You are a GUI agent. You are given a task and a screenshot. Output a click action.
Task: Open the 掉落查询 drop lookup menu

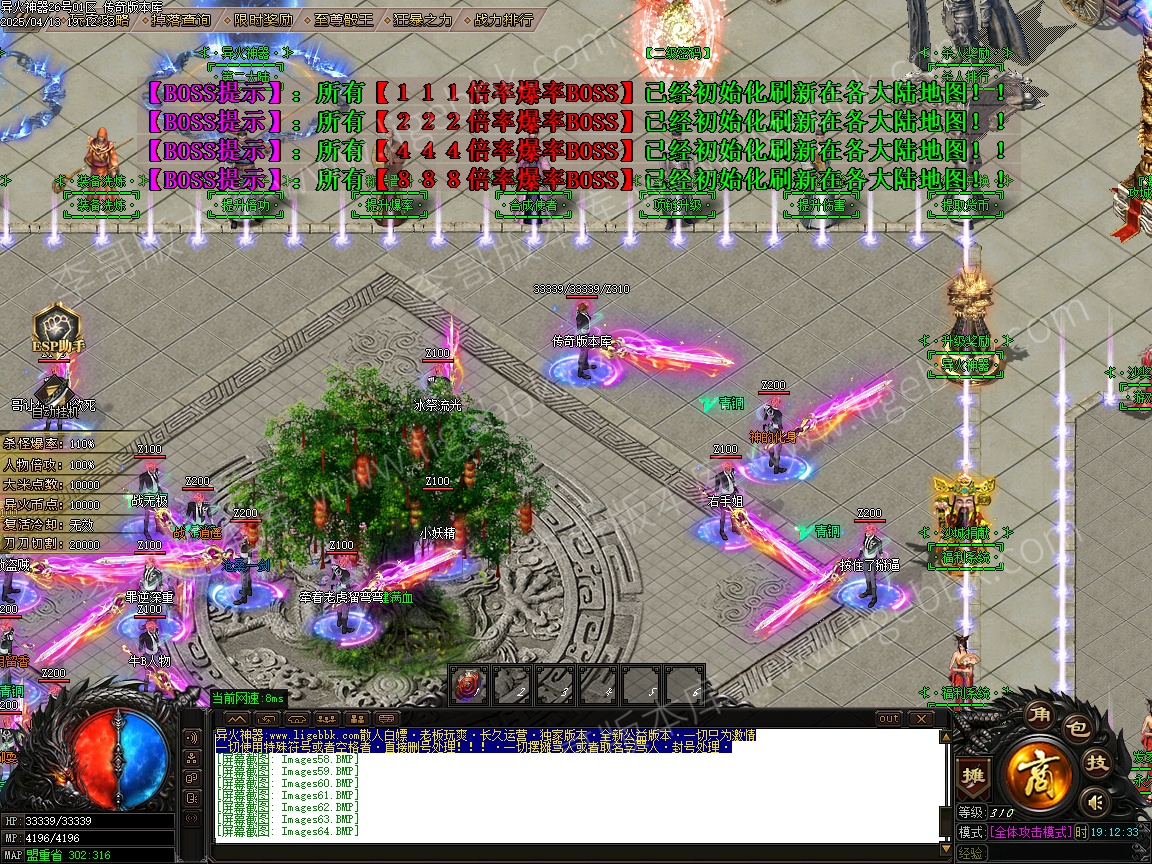point(180,19)
